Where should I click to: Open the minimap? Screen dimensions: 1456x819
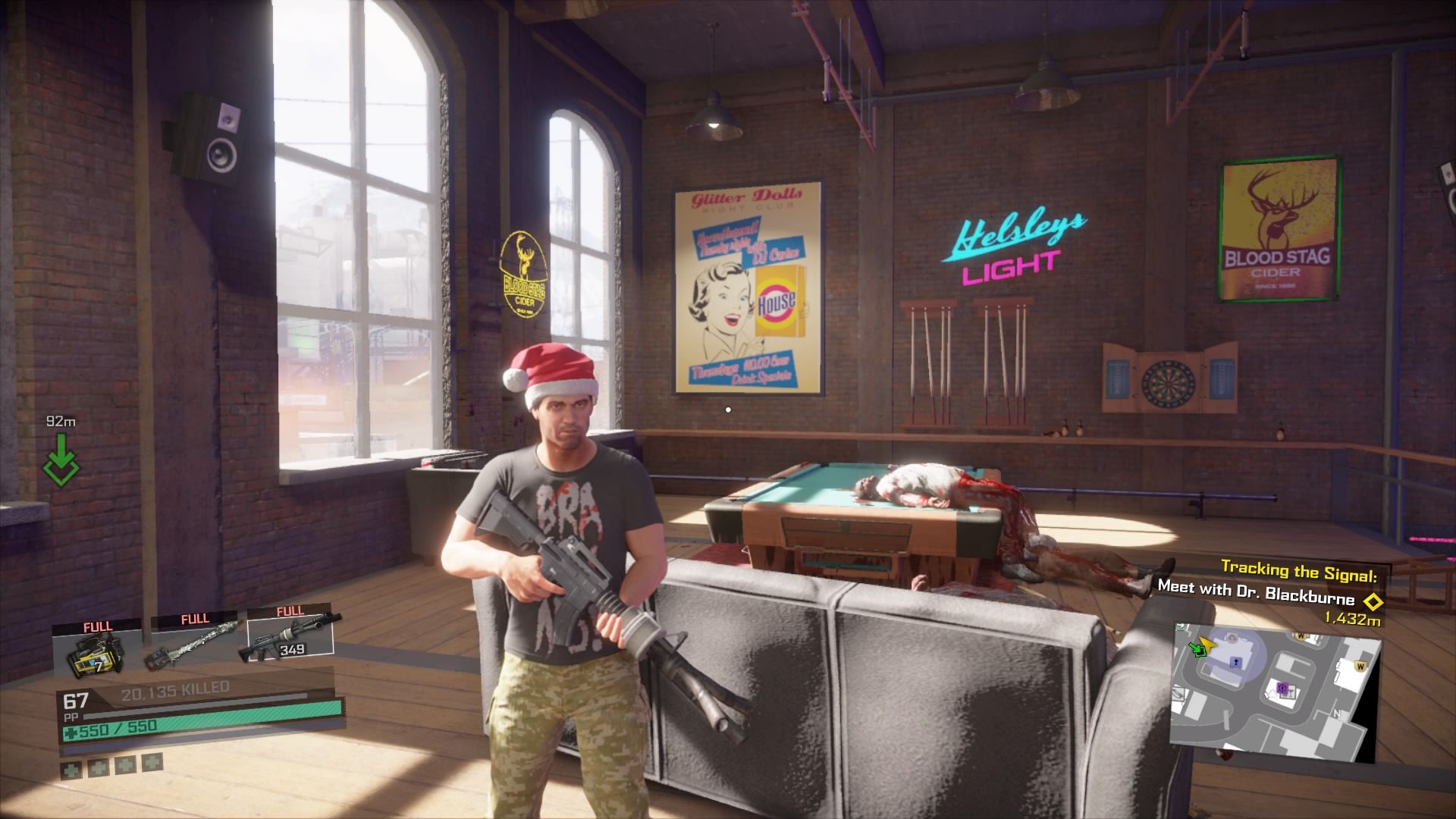coord(1274,692)
